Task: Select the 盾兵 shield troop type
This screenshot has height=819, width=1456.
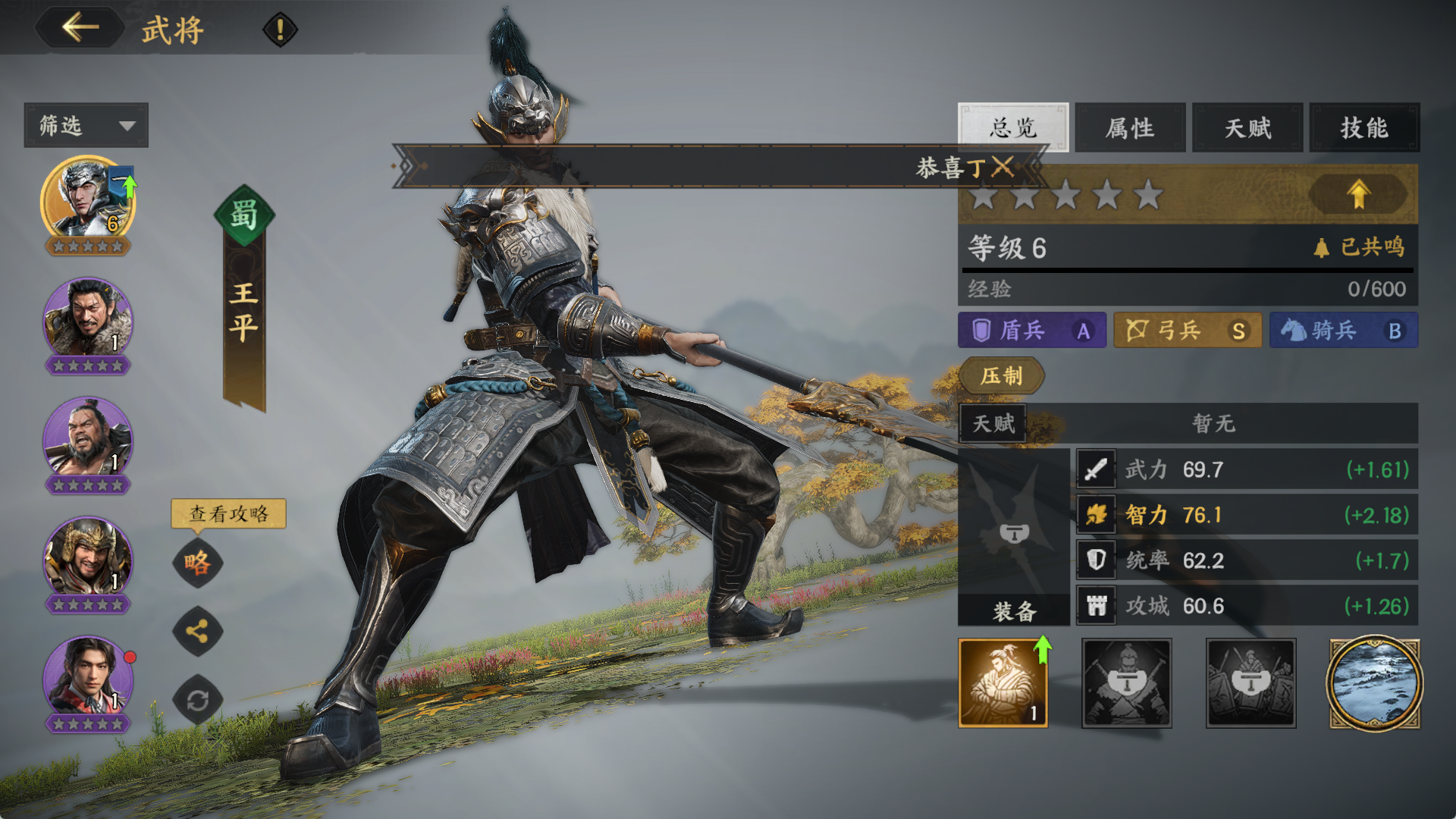Action: 1031,331
